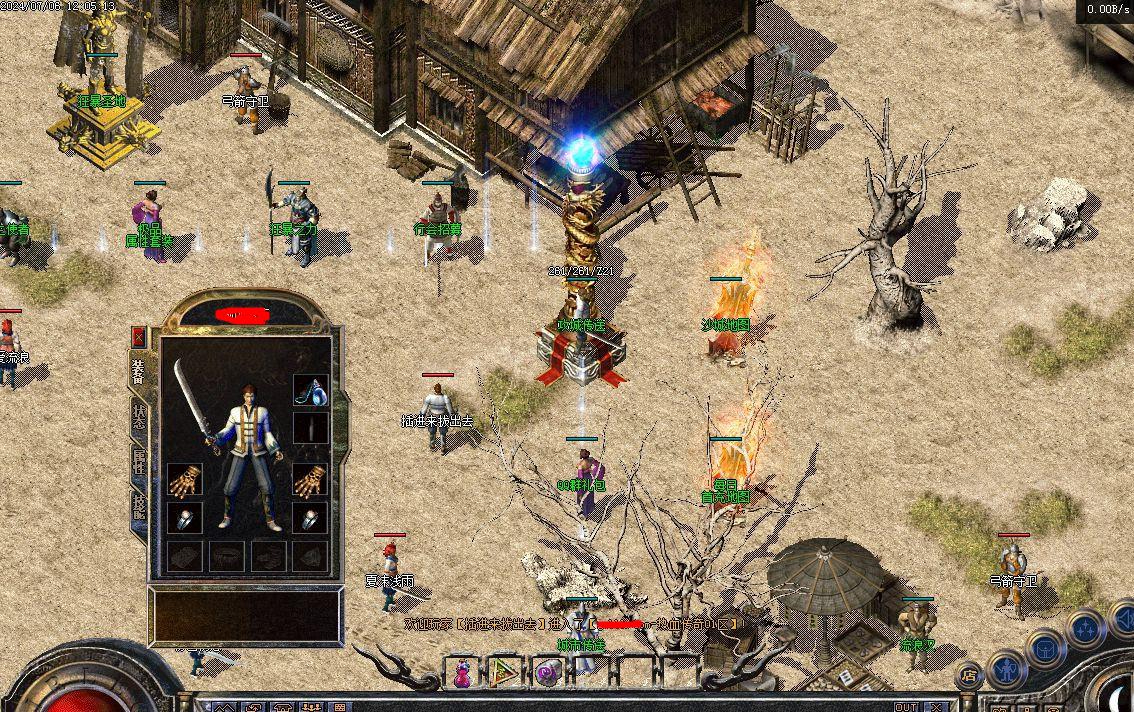Open the 状态 status tab
This screenshot has height=712, width=1134.
138,417
